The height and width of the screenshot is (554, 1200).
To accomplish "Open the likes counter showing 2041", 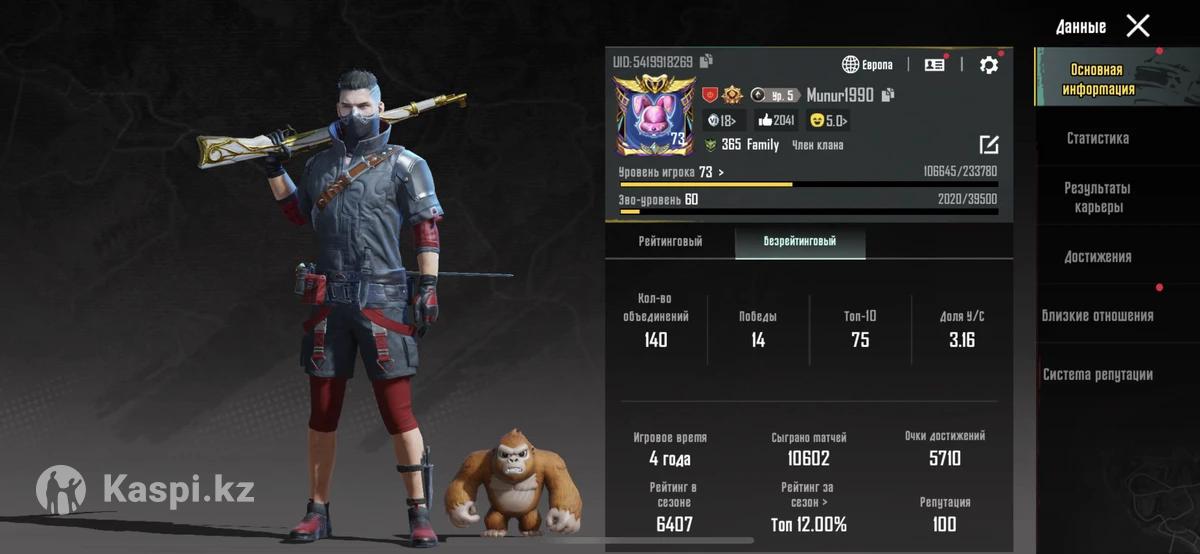I will click(x=775, y=121).
